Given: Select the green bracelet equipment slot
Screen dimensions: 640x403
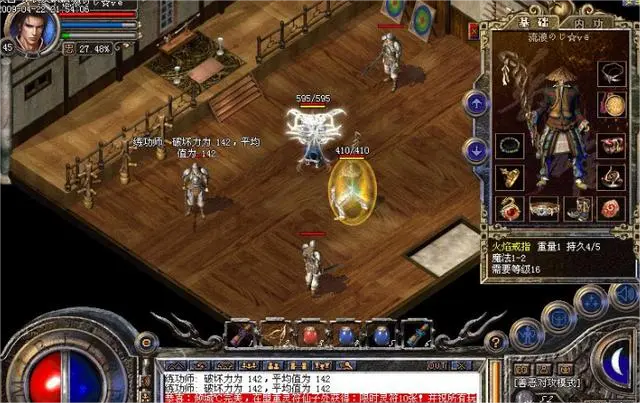Looking at the screenshot, I should (510, 145).
